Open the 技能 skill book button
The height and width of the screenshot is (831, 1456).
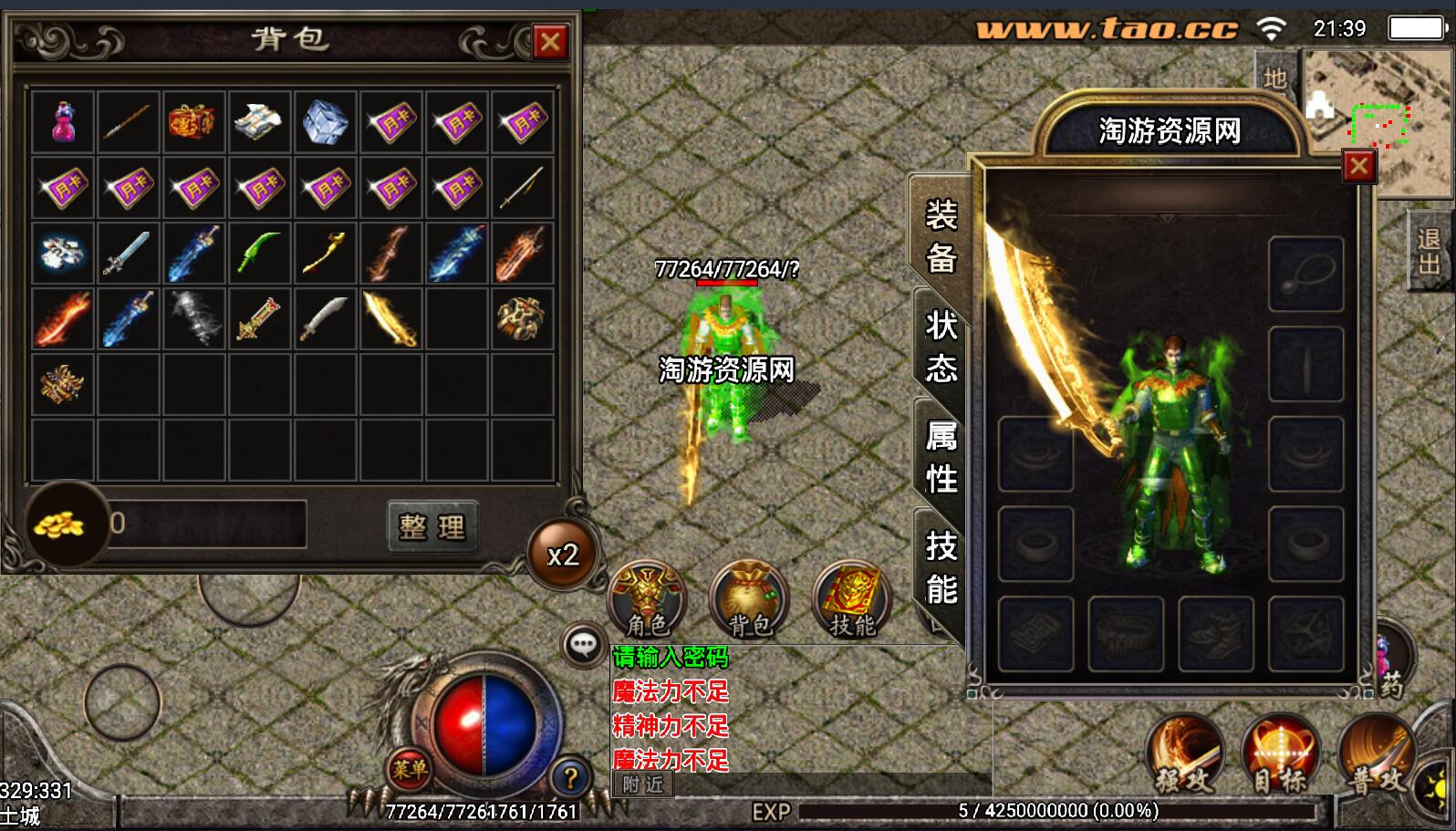click(851, 599)
